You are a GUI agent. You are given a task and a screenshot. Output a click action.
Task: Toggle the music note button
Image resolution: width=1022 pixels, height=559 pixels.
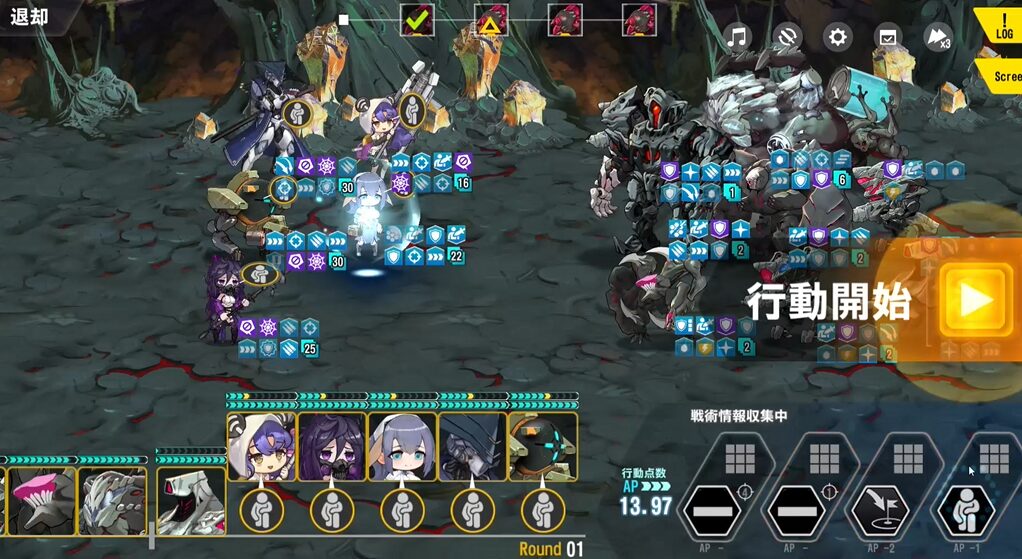click(737, 38)
